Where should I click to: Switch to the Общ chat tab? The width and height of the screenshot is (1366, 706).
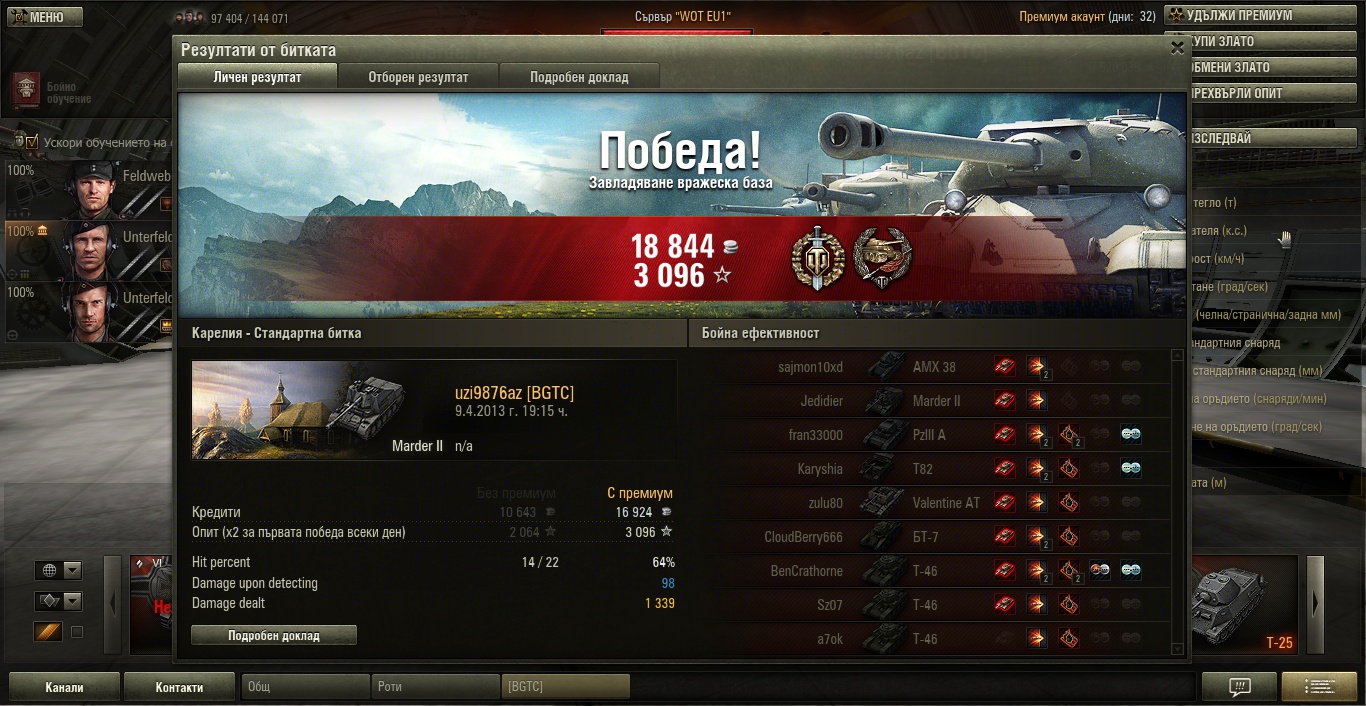pos(305,687)
